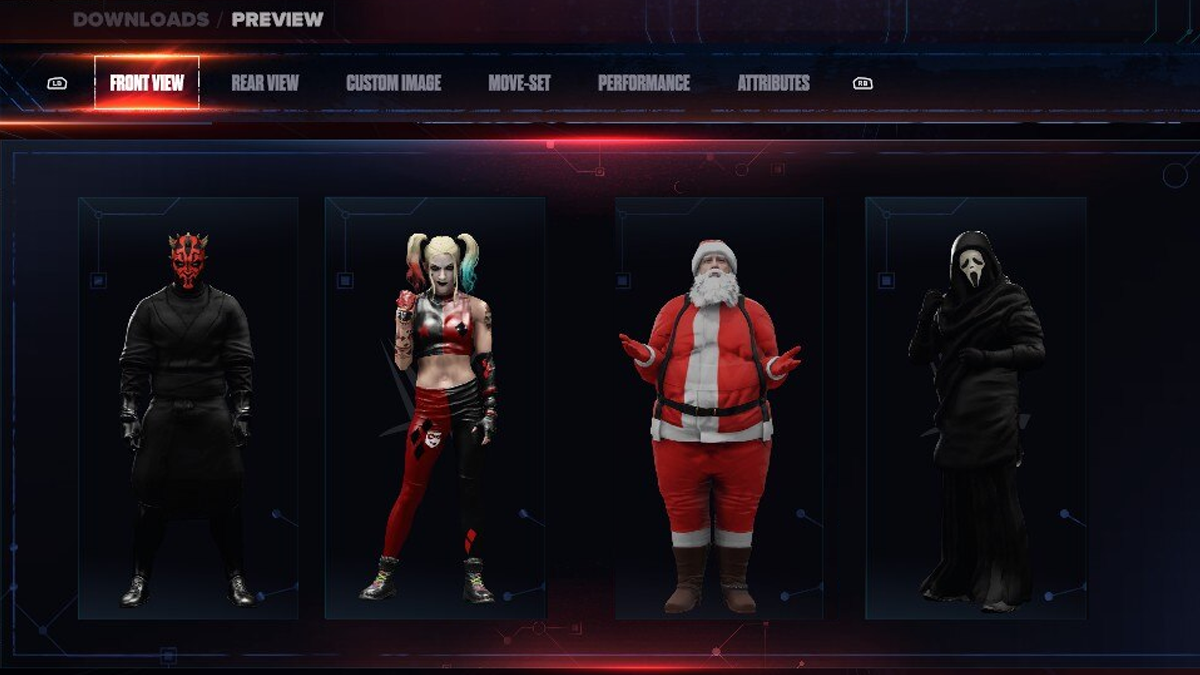Choose the Harley Quinn character preview
This screenshot has height=675, width=1200.
point(435,408)
